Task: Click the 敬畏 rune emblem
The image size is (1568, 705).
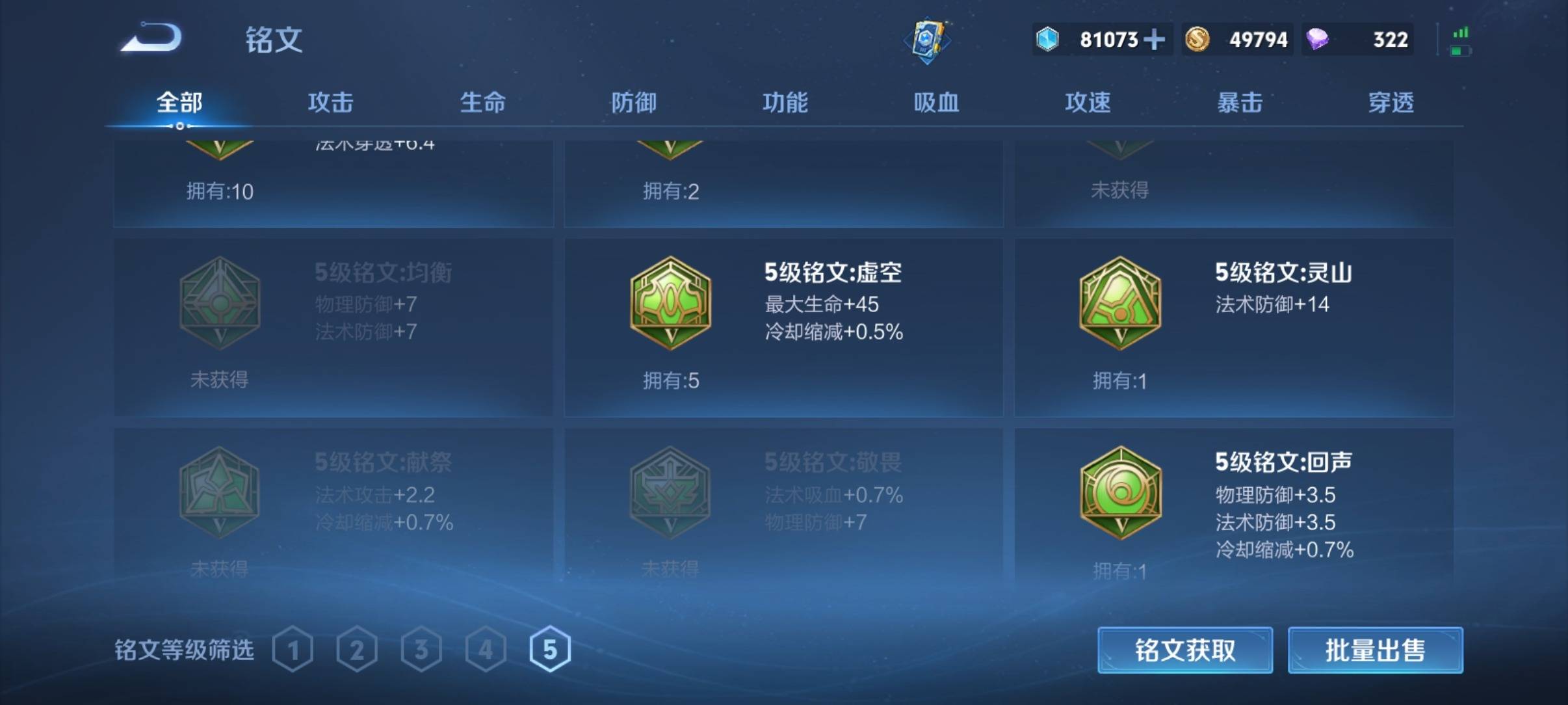Action: (x=673, y=491)
